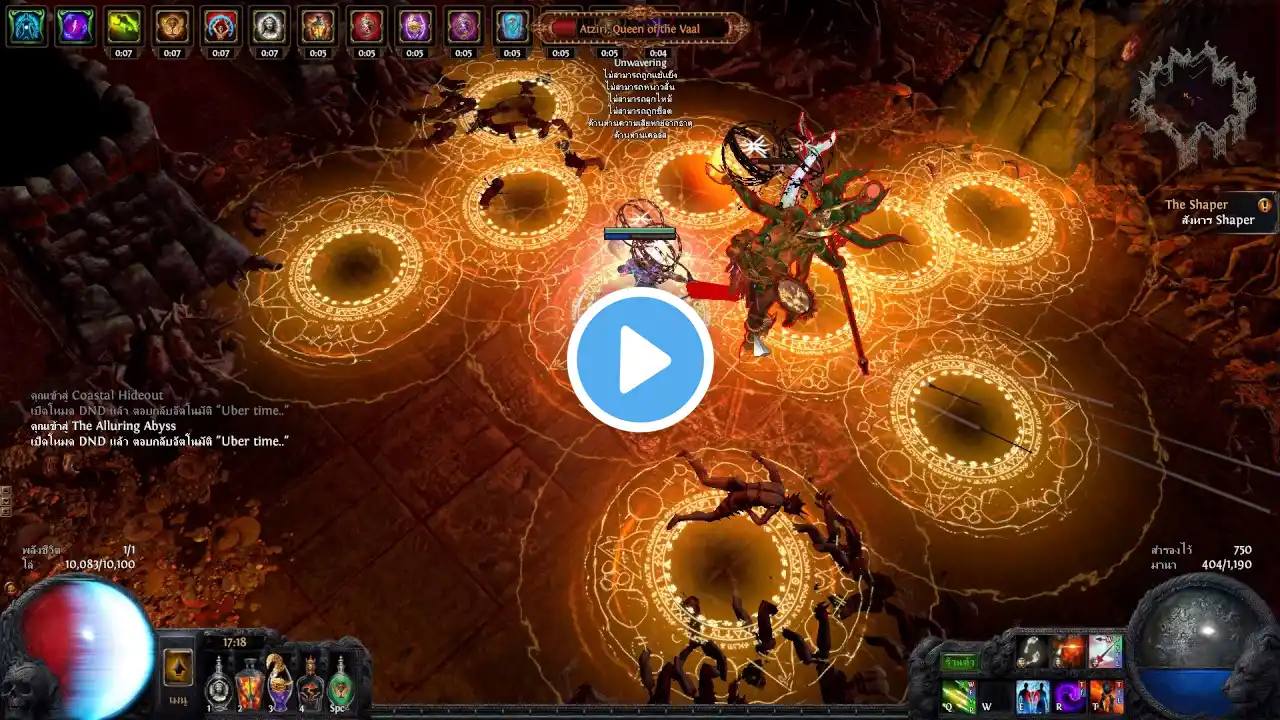This screenshot has height=720, width=1280.
Task: Inspect the purple lightning orb buff icon
Action: [x=75, y=26]
